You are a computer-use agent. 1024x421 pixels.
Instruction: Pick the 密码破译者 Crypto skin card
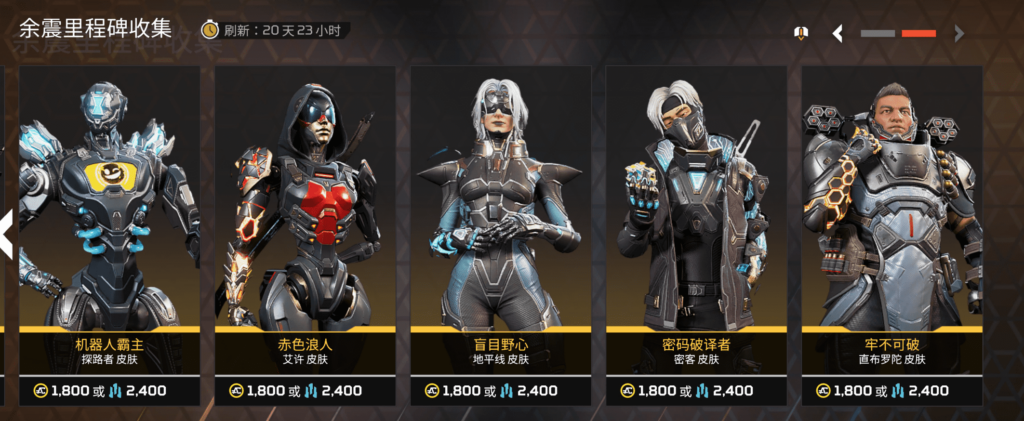(695, 200)
